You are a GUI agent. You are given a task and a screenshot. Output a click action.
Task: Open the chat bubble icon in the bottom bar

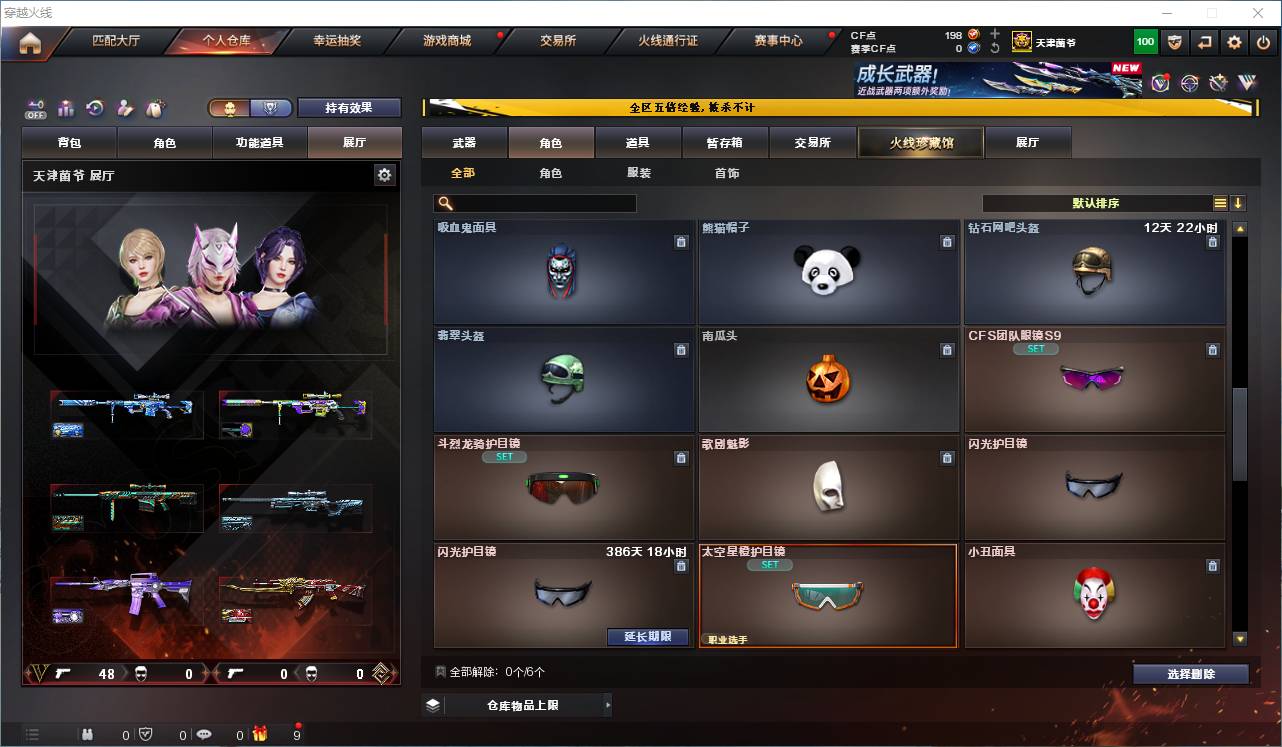click(203, 733)
